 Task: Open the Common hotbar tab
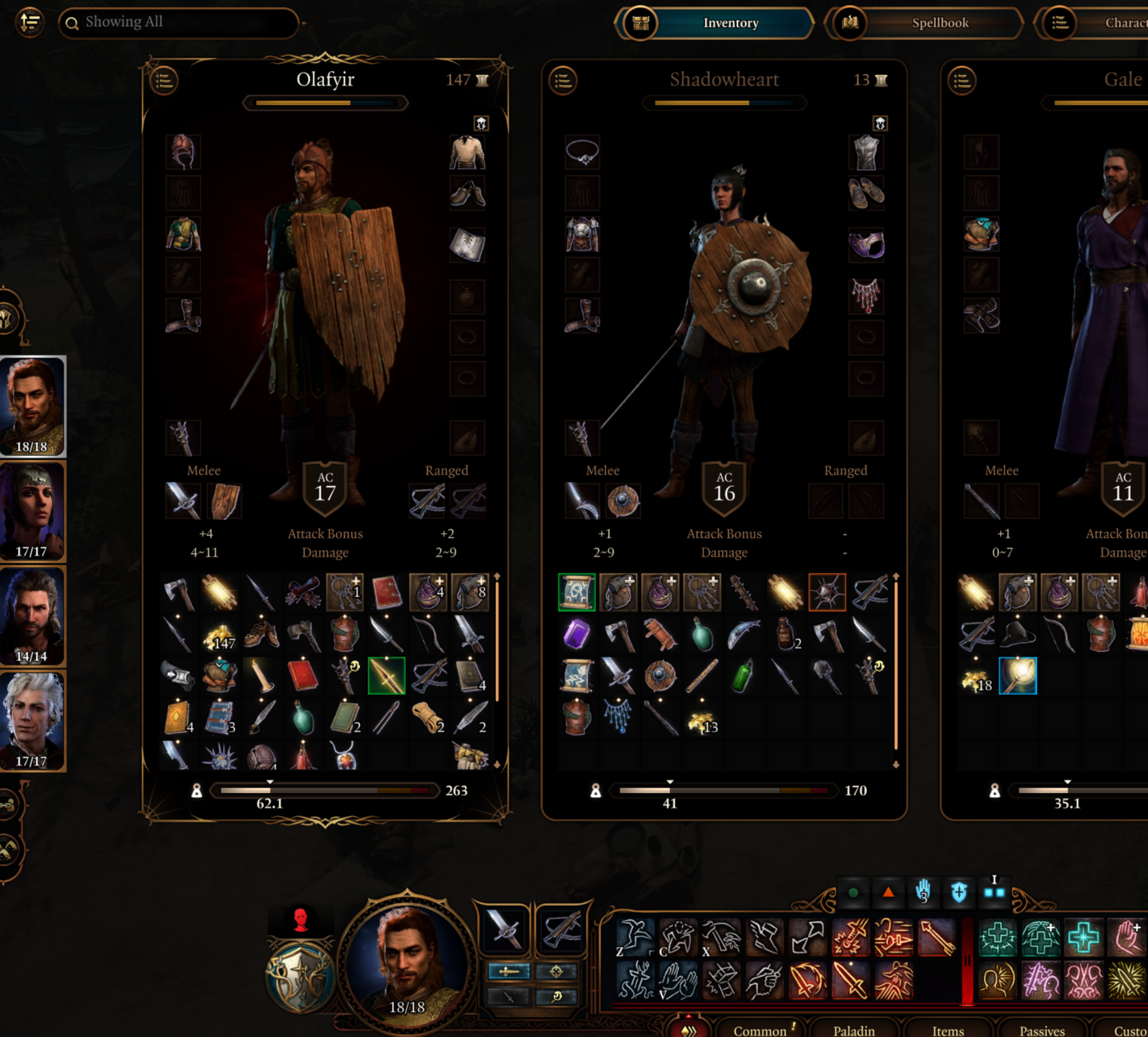pos(759,1030)
